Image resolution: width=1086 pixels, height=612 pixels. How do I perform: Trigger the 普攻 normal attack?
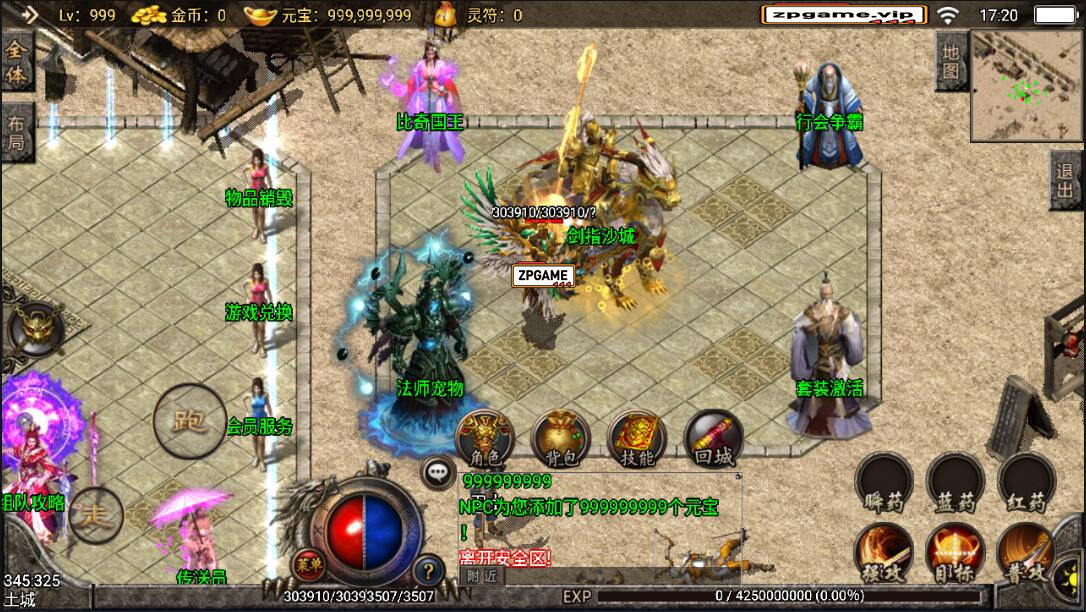[x=1027, y=553]
